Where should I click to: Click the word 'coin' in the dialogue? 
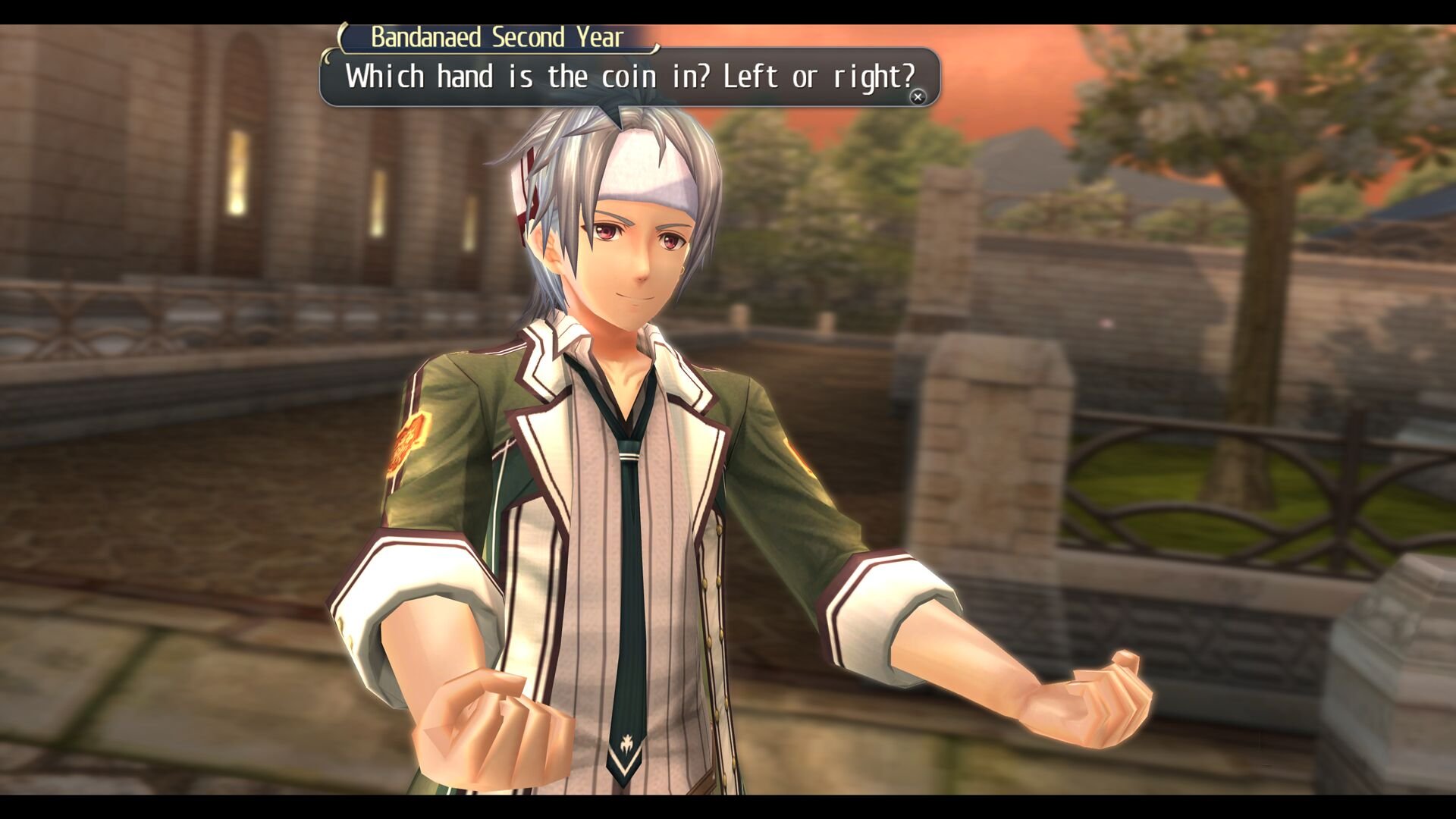point(628,76)
